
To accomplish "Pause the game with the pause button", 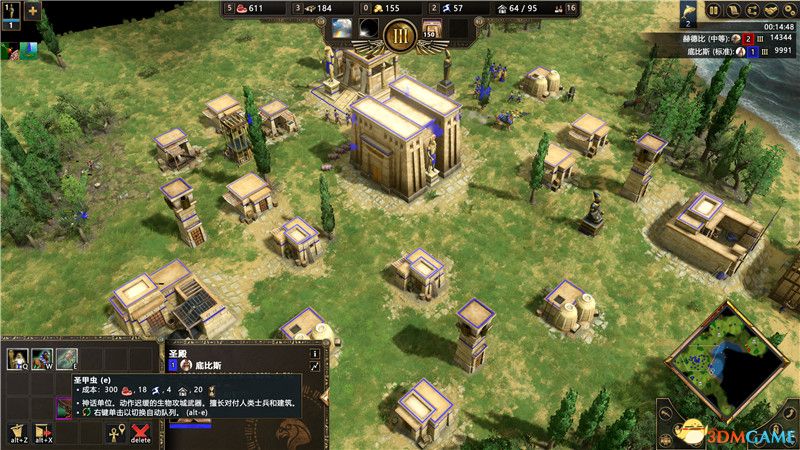I will [x=715, y=11].
